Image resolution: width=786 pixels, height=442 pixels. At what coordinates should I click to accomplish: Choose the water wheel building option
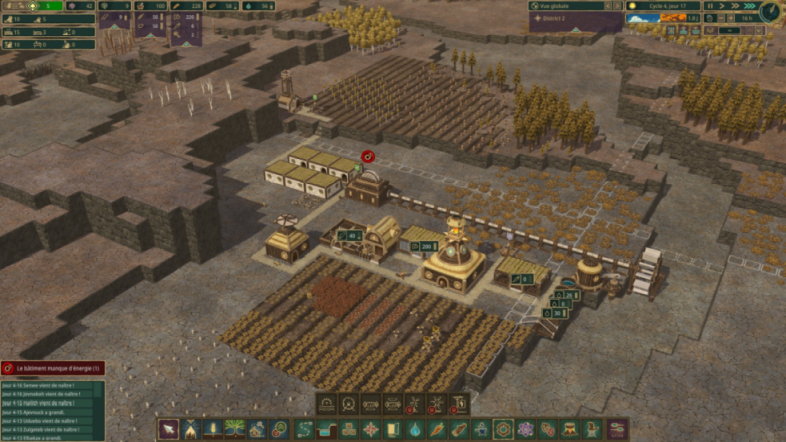[x=348, y=404]
